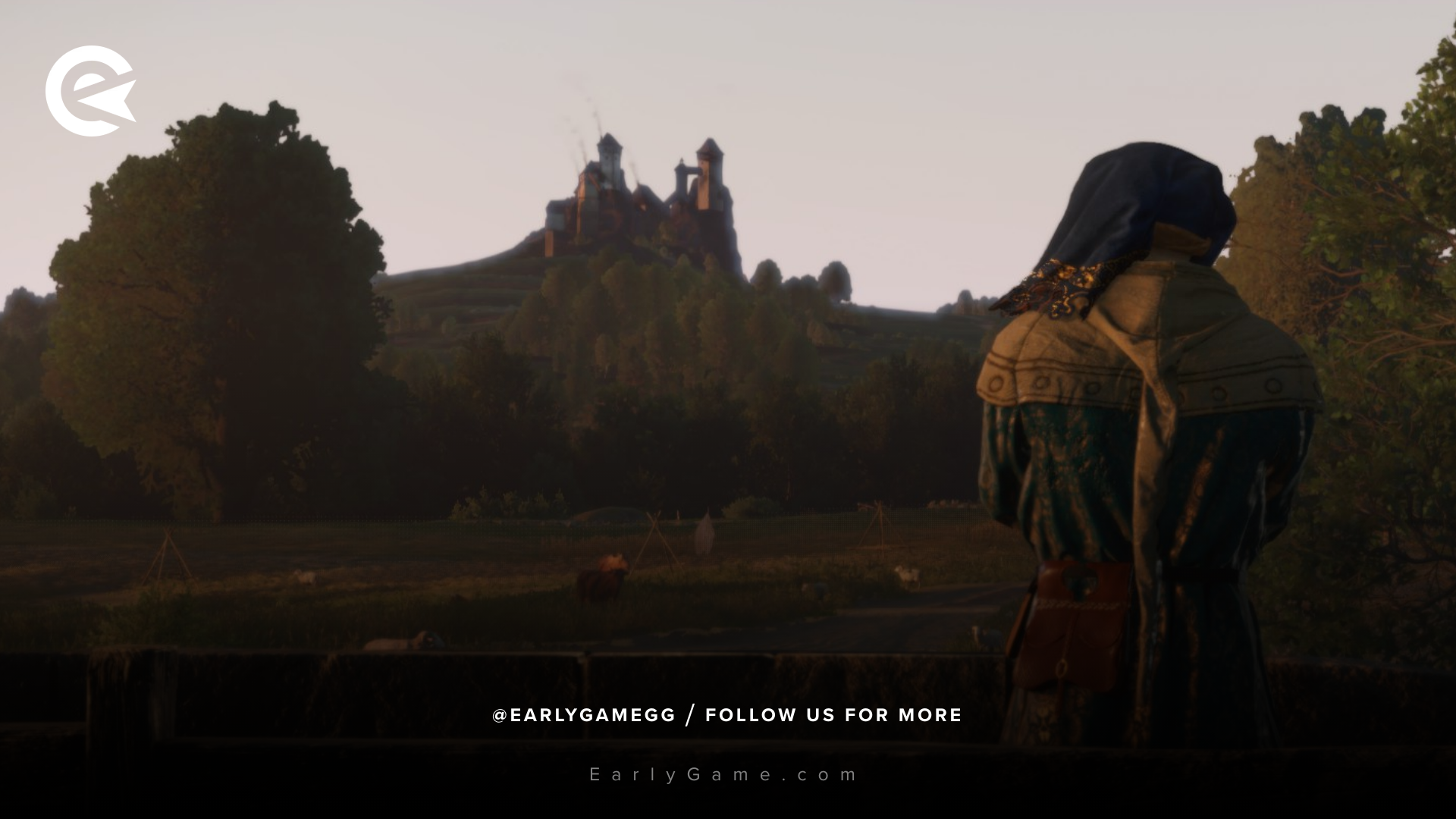1456x819 pixels.
Task: Click the EarlyGame logo in the corner
Action: tap(89, 91)
